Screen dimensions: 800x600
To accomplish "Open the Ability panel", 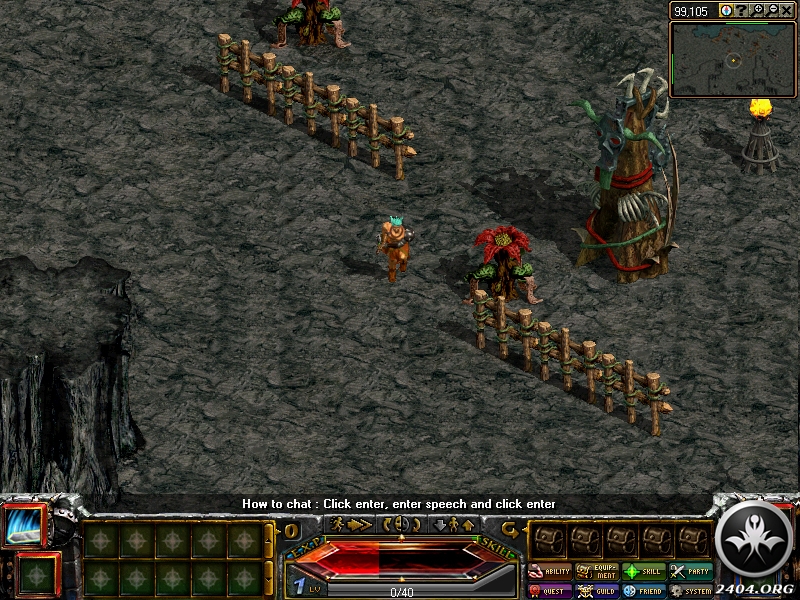I will [x=550, y=572].
